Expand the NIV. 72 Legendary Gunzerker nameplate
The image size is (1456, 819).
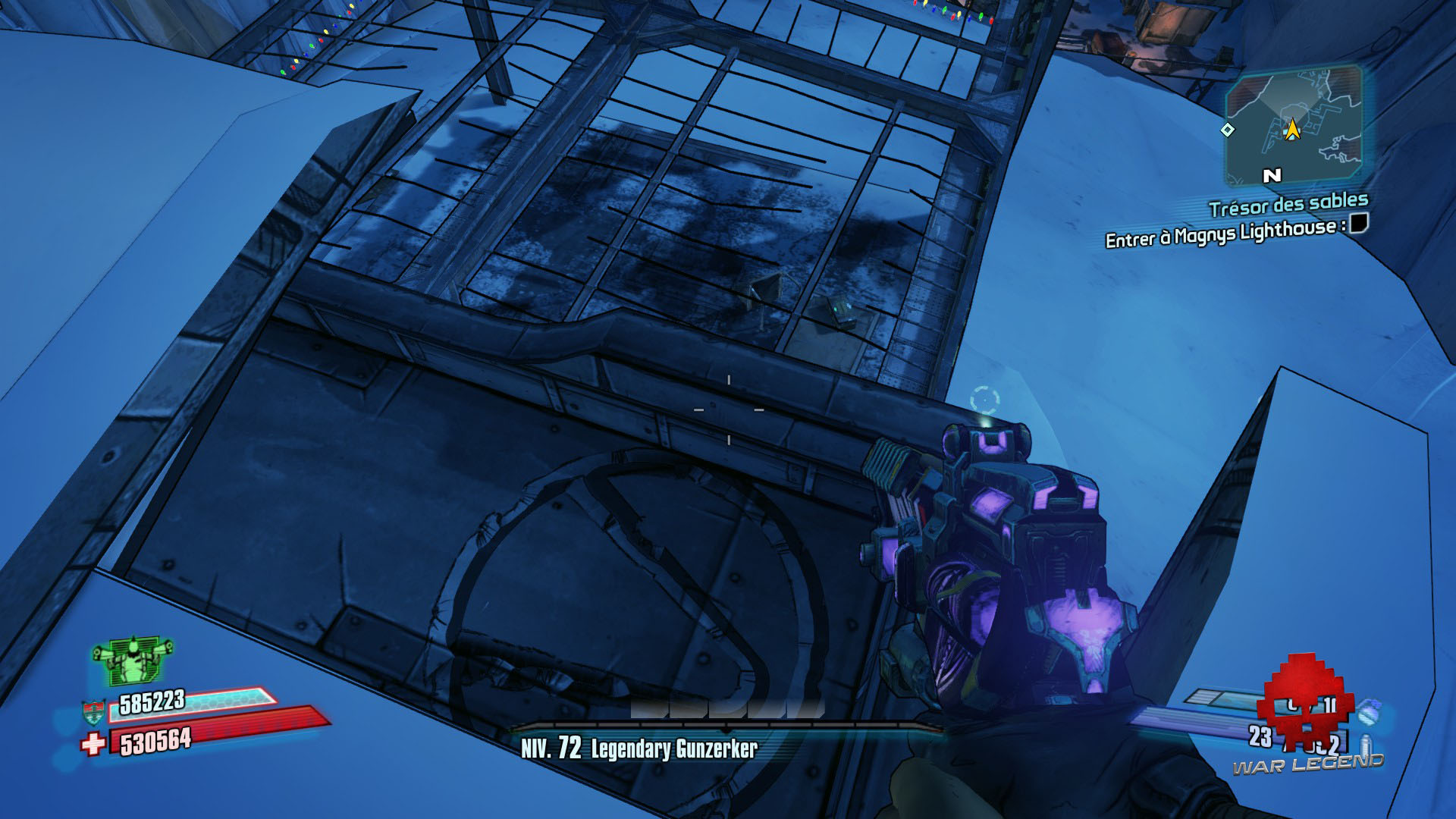[x=637, y=749]
